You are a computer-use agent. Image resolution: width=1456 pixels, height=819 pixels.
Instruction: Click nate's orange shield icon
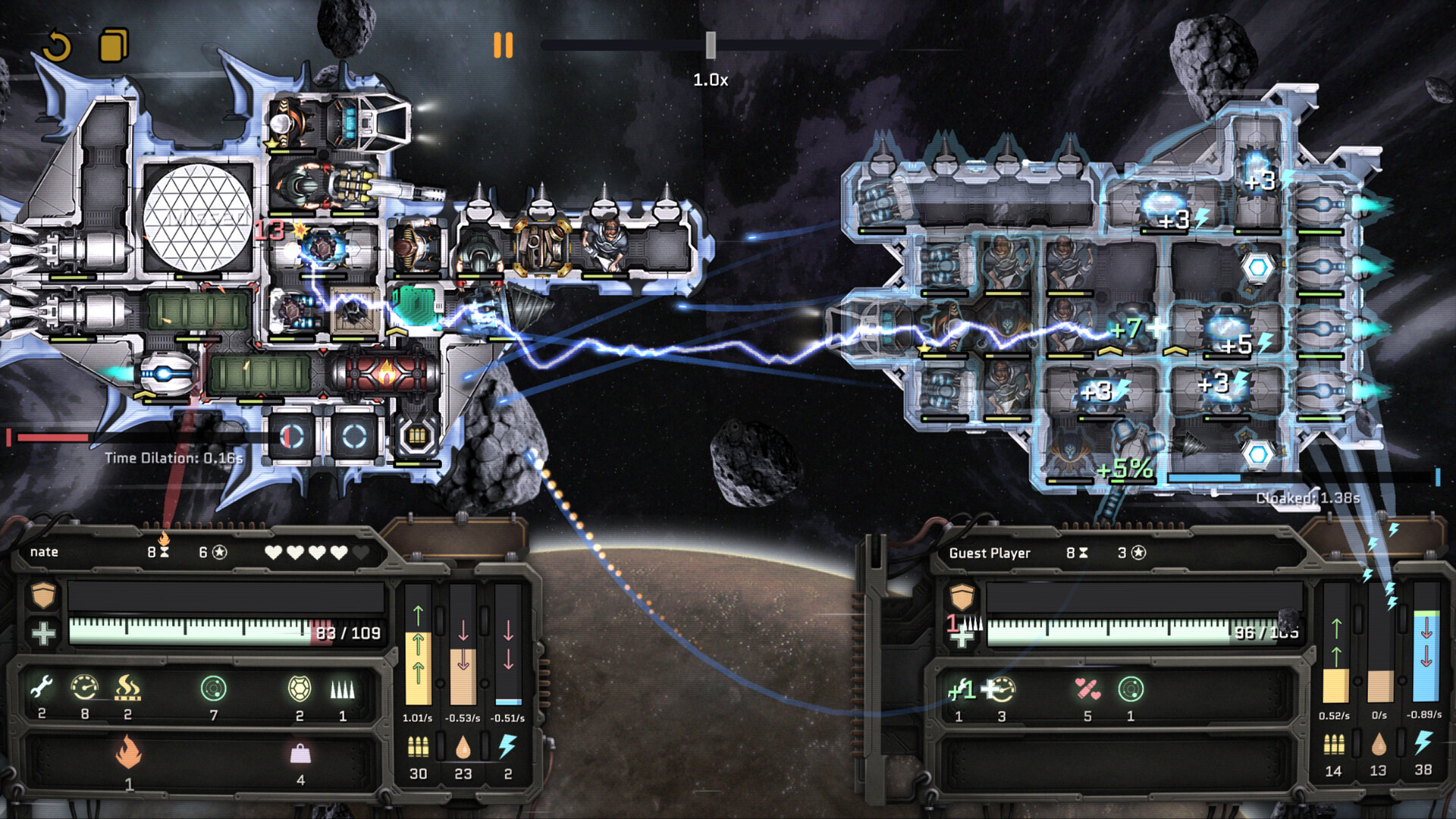coord(43,595)
